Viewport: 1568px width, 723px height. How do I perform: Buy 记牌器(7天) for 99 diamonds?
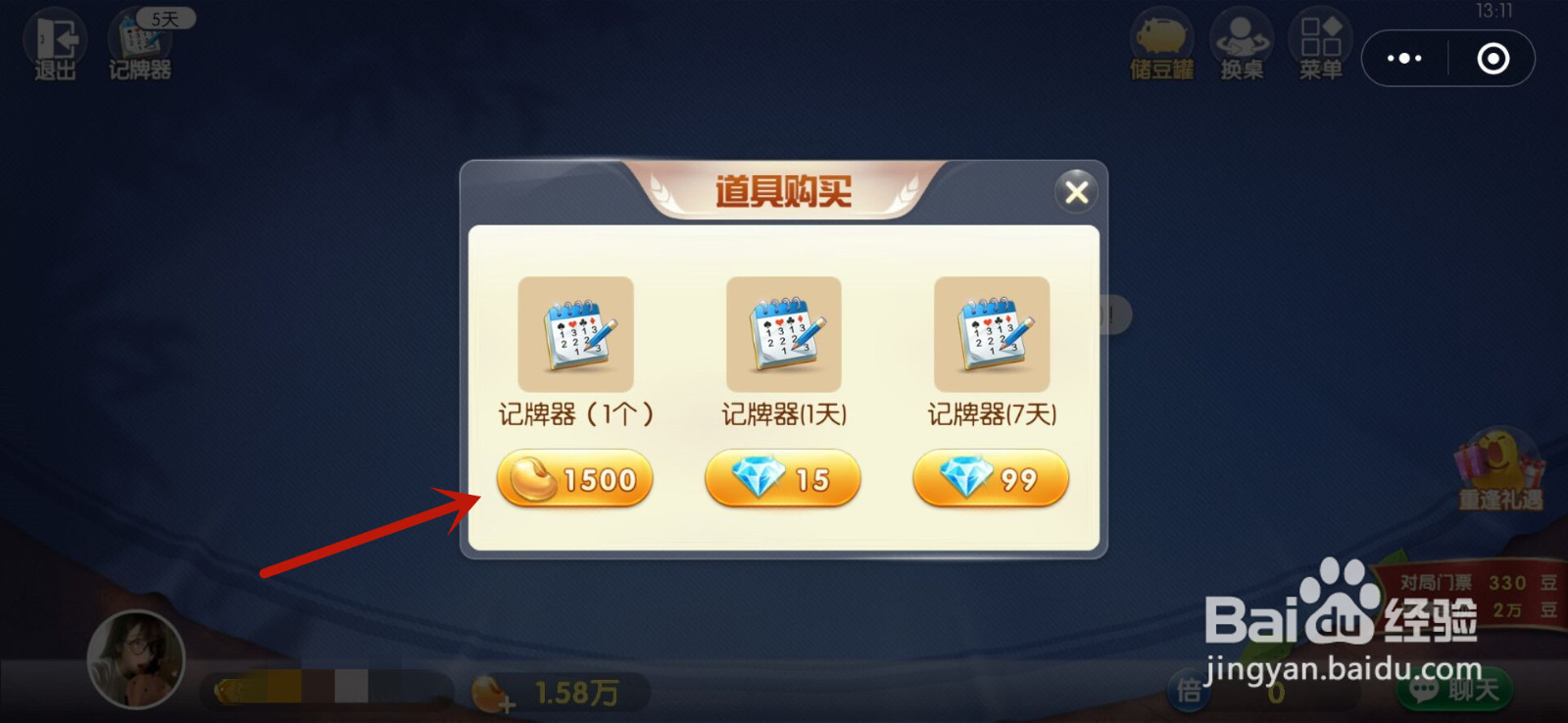[990, 479]
